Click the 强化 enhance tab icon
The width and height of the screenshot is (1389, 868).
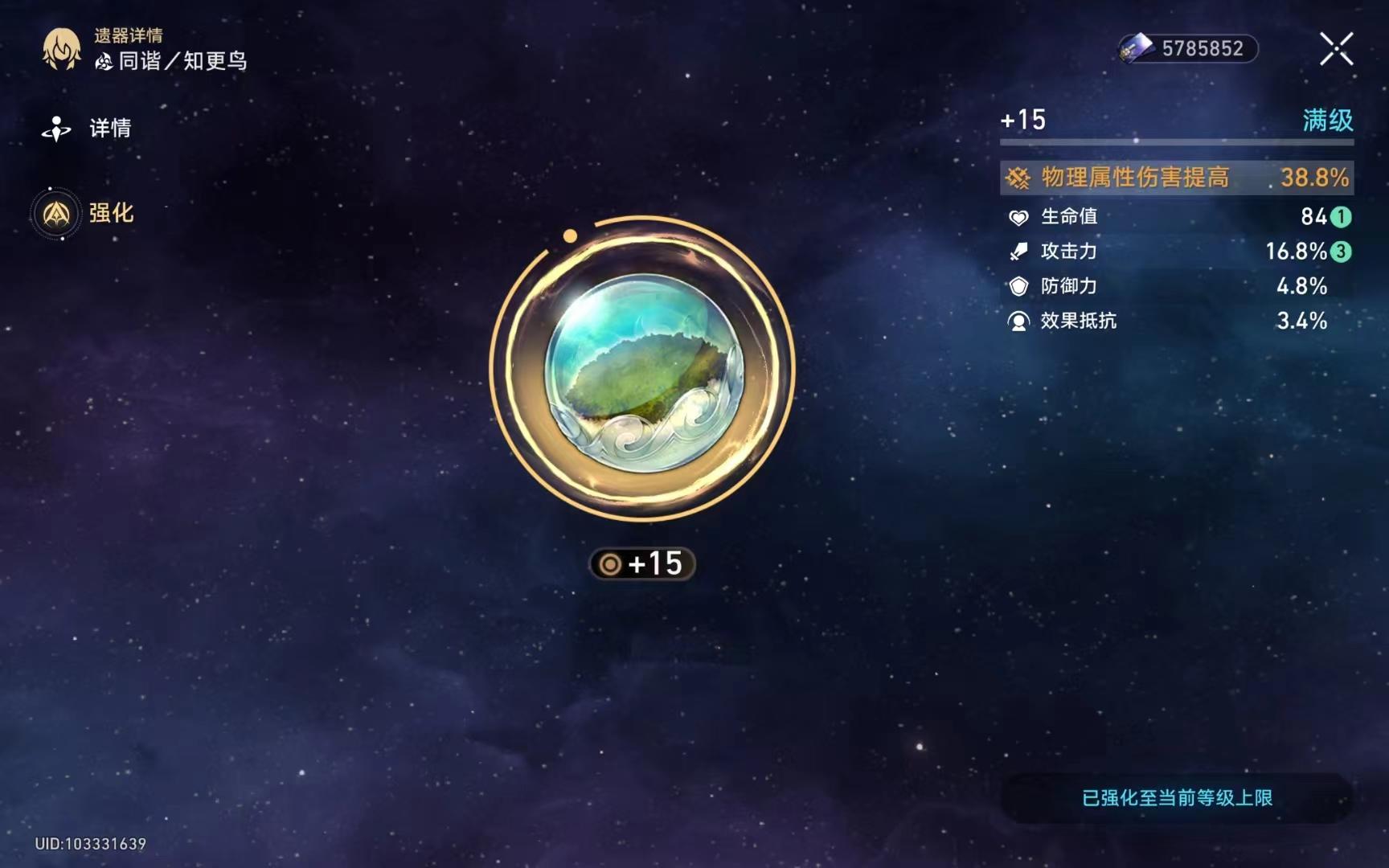[56, 214]
